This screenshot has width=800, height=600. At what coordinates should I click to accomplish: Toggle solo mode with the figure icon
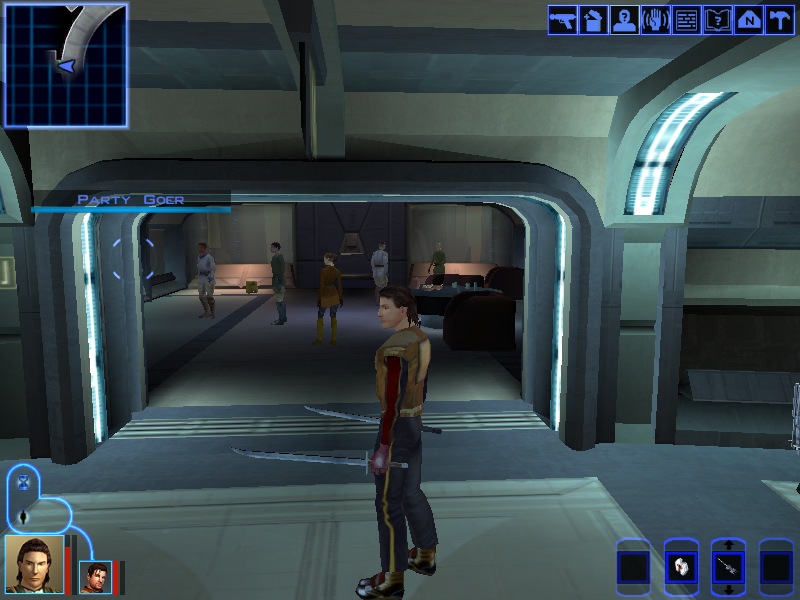click(x=24, y=517)
